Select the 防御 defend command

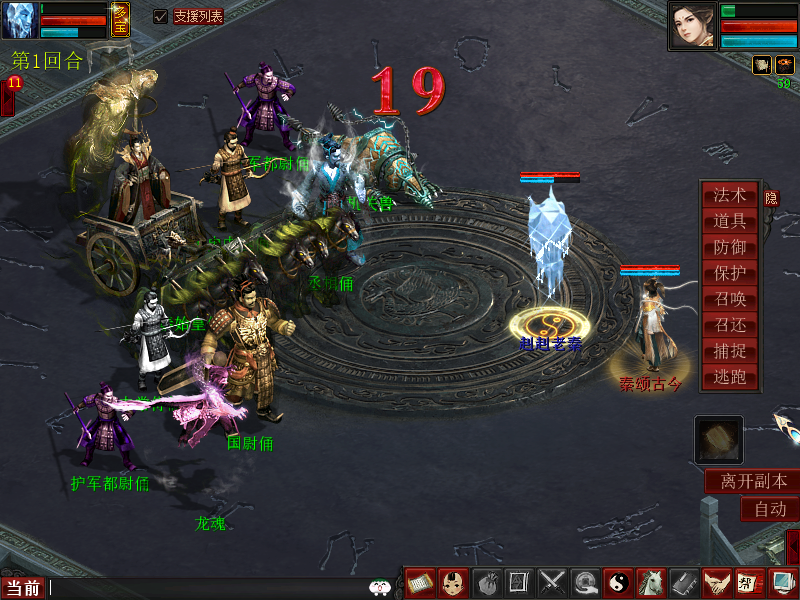pyautogui.click(x=730, y=248)
